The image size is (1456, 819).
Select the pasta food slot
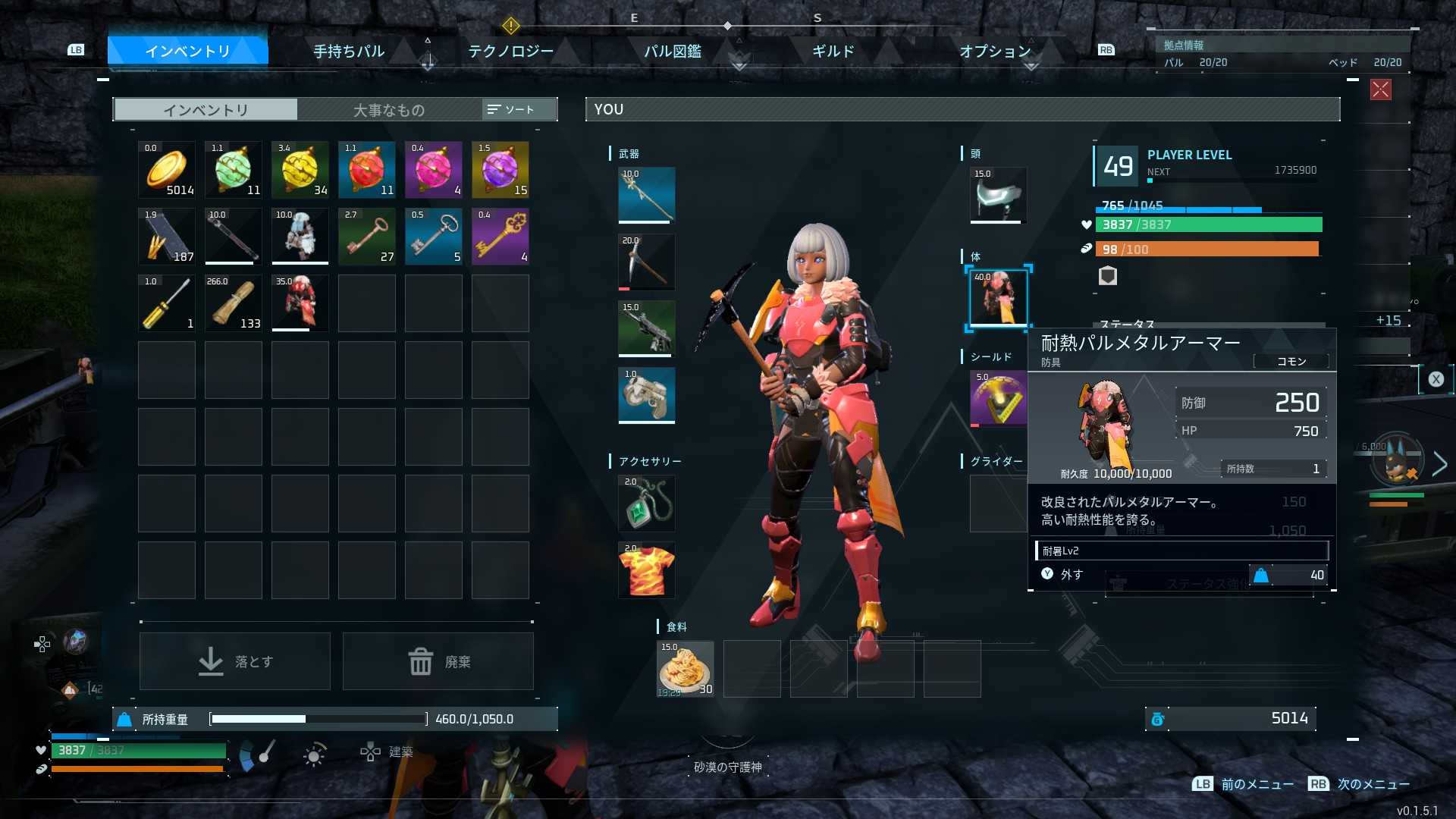(686, 669)
